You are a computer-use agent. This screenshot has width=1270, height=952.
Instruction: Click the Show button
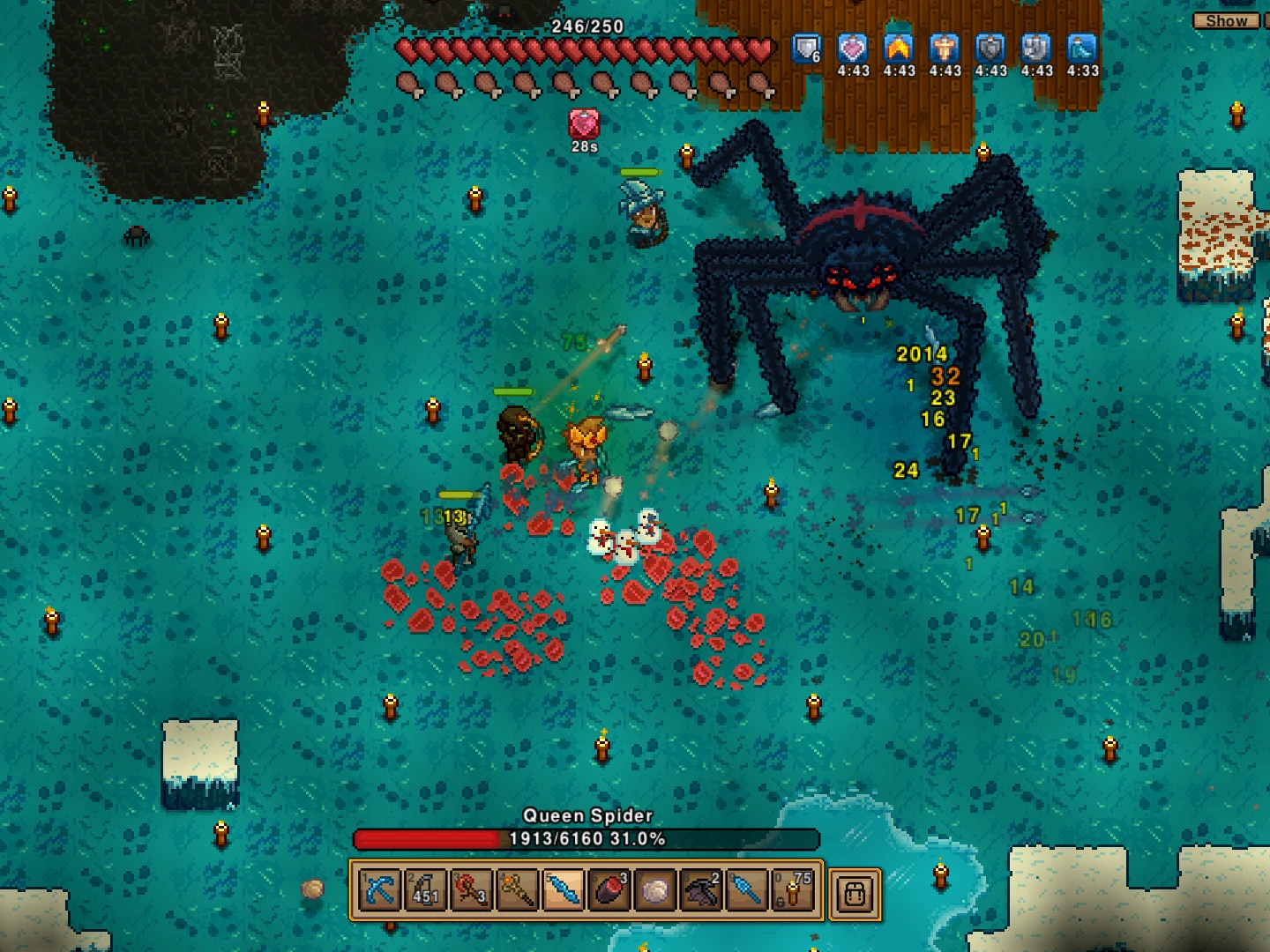click(x=1226, y=20)
